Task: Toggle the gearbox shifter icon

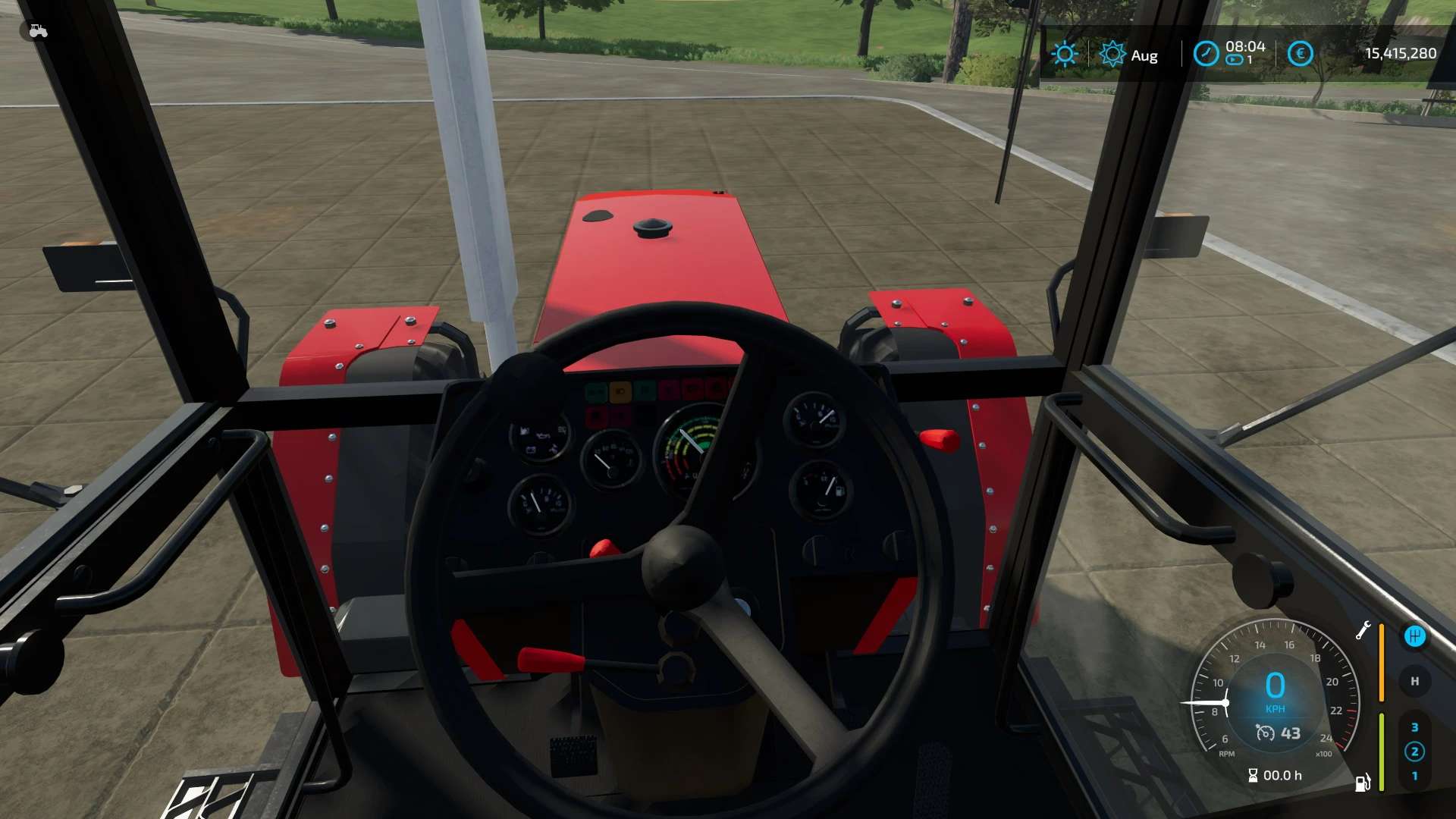Action: tap(1414, 636)
